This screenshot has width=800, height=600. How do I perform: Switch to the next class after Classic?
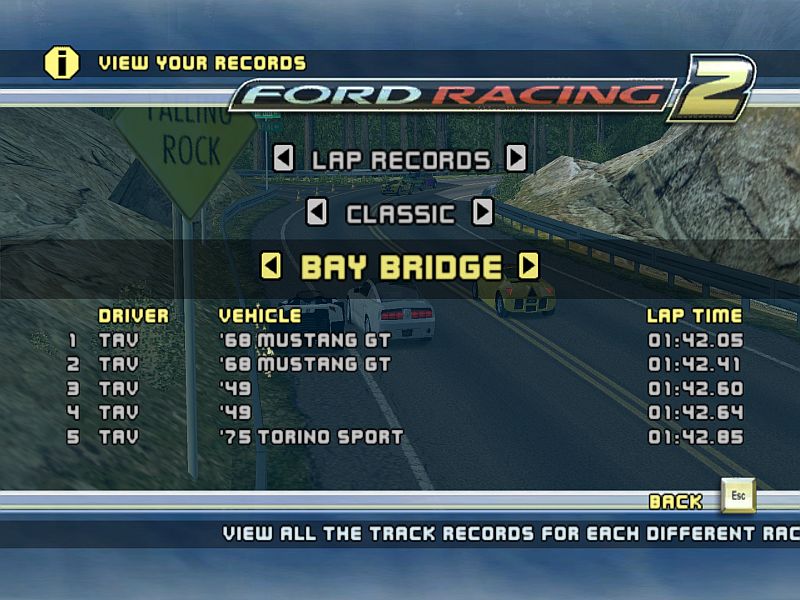pos(483,212)
